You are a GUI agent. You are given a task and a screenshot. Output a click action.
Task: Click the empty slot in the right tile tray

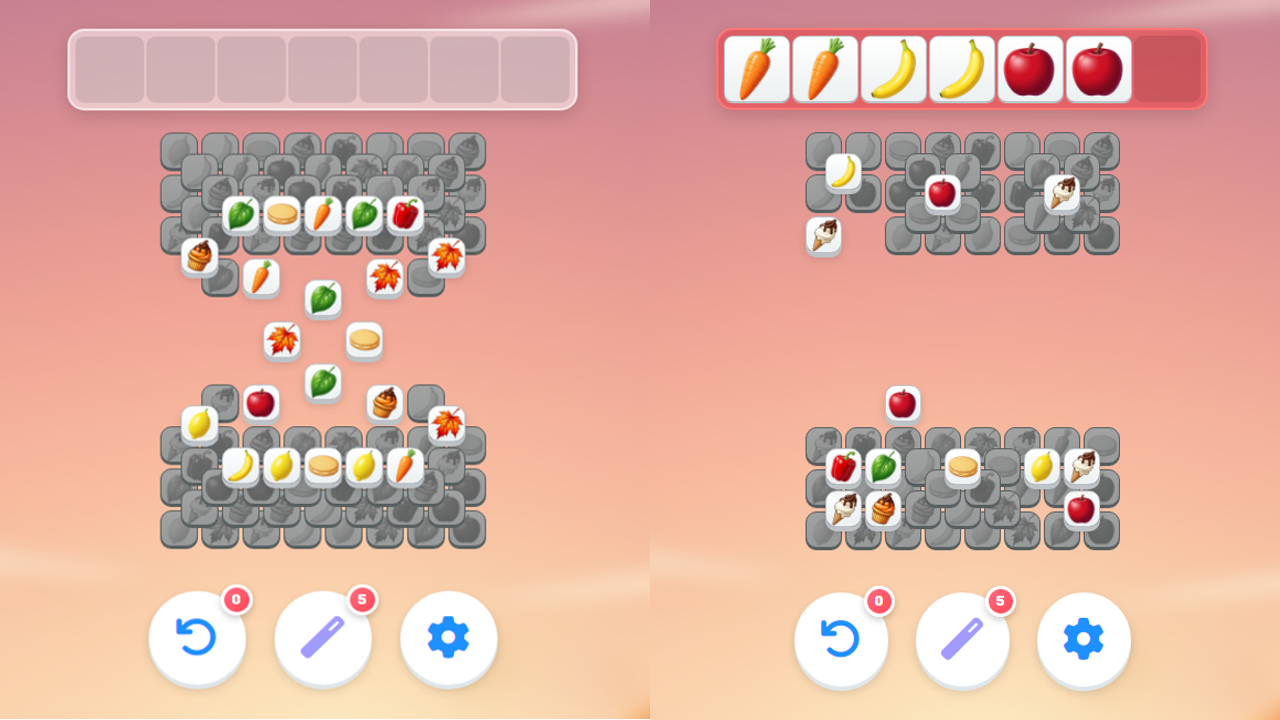(x=1168, y=70)
